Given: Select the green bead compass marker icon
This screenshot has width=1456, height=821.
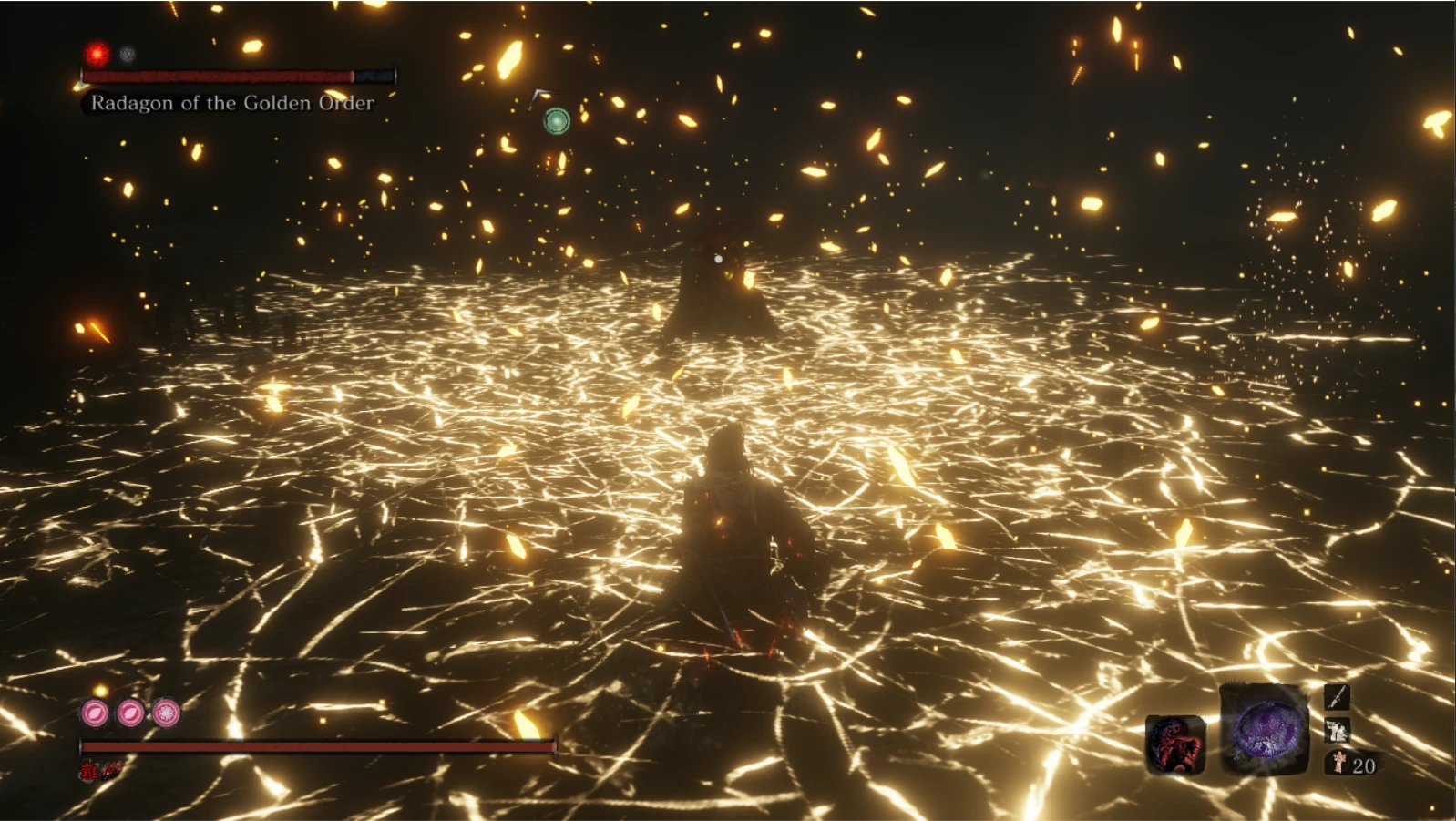Looking at the screenshot, I should click(555, 119).
